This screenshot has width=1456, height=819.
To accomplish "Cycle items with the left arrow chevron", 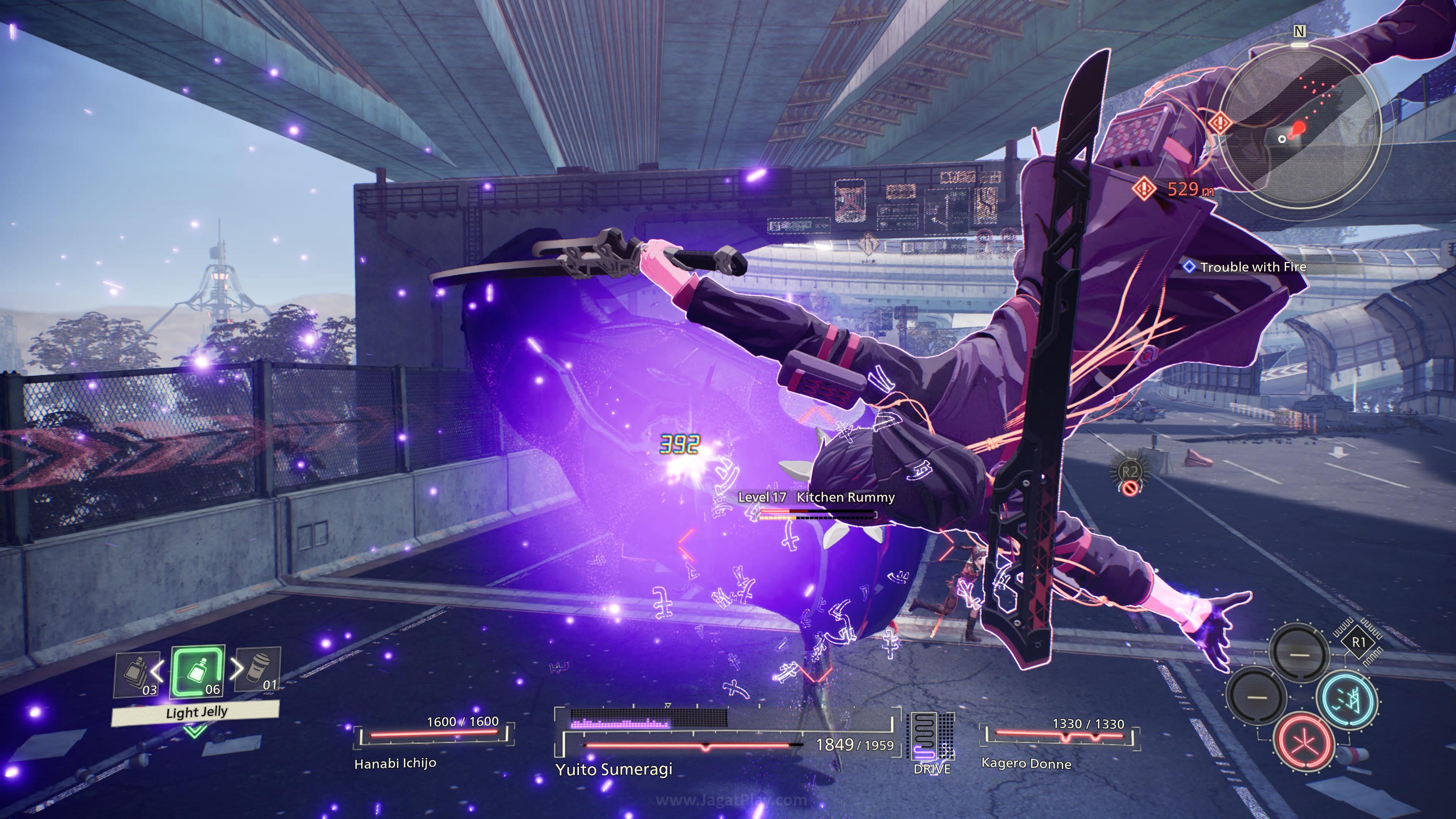I will pos(157,670).
